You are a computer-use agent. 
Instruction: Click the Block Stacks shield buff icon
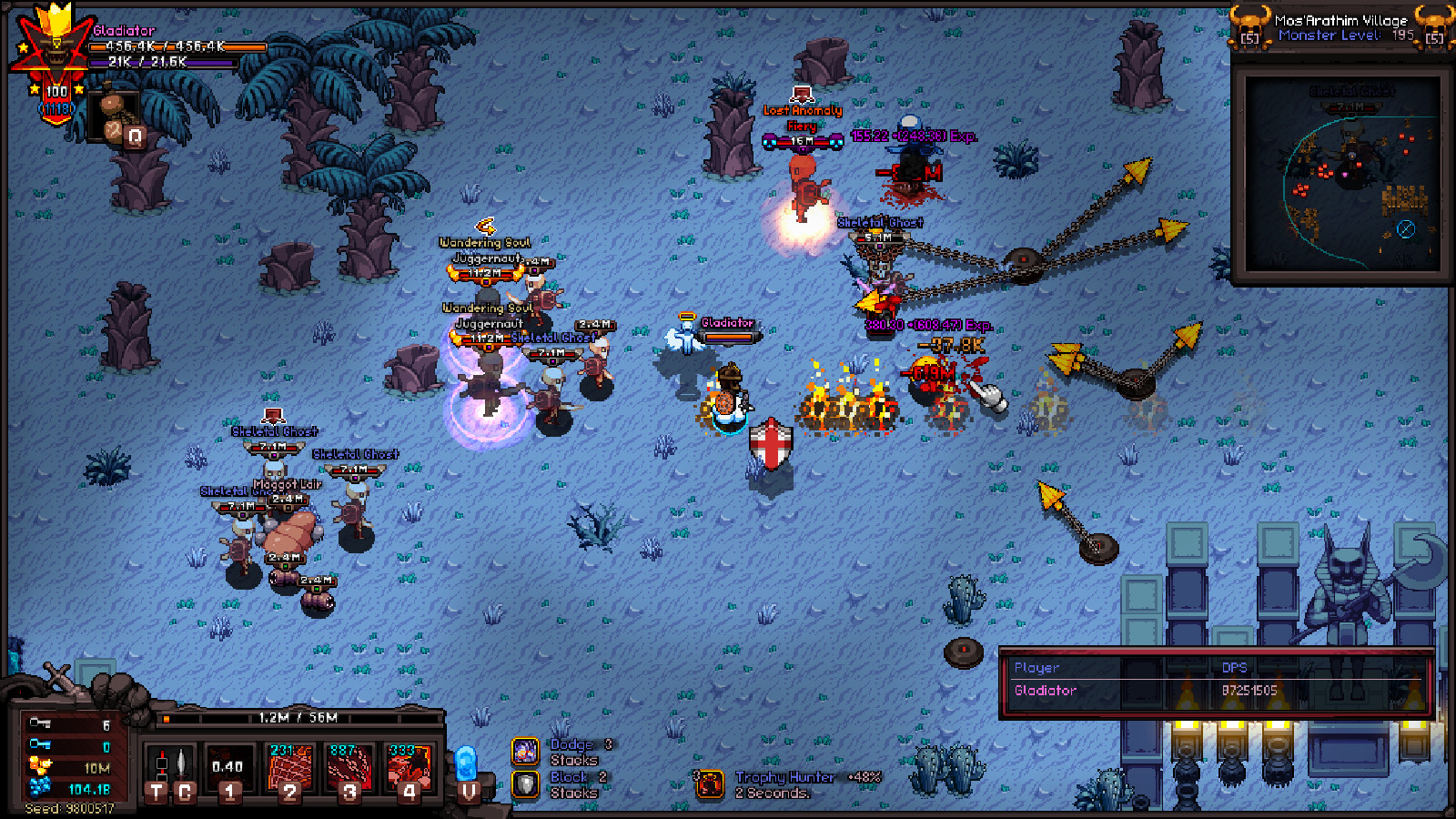click(x=526, y=784)
